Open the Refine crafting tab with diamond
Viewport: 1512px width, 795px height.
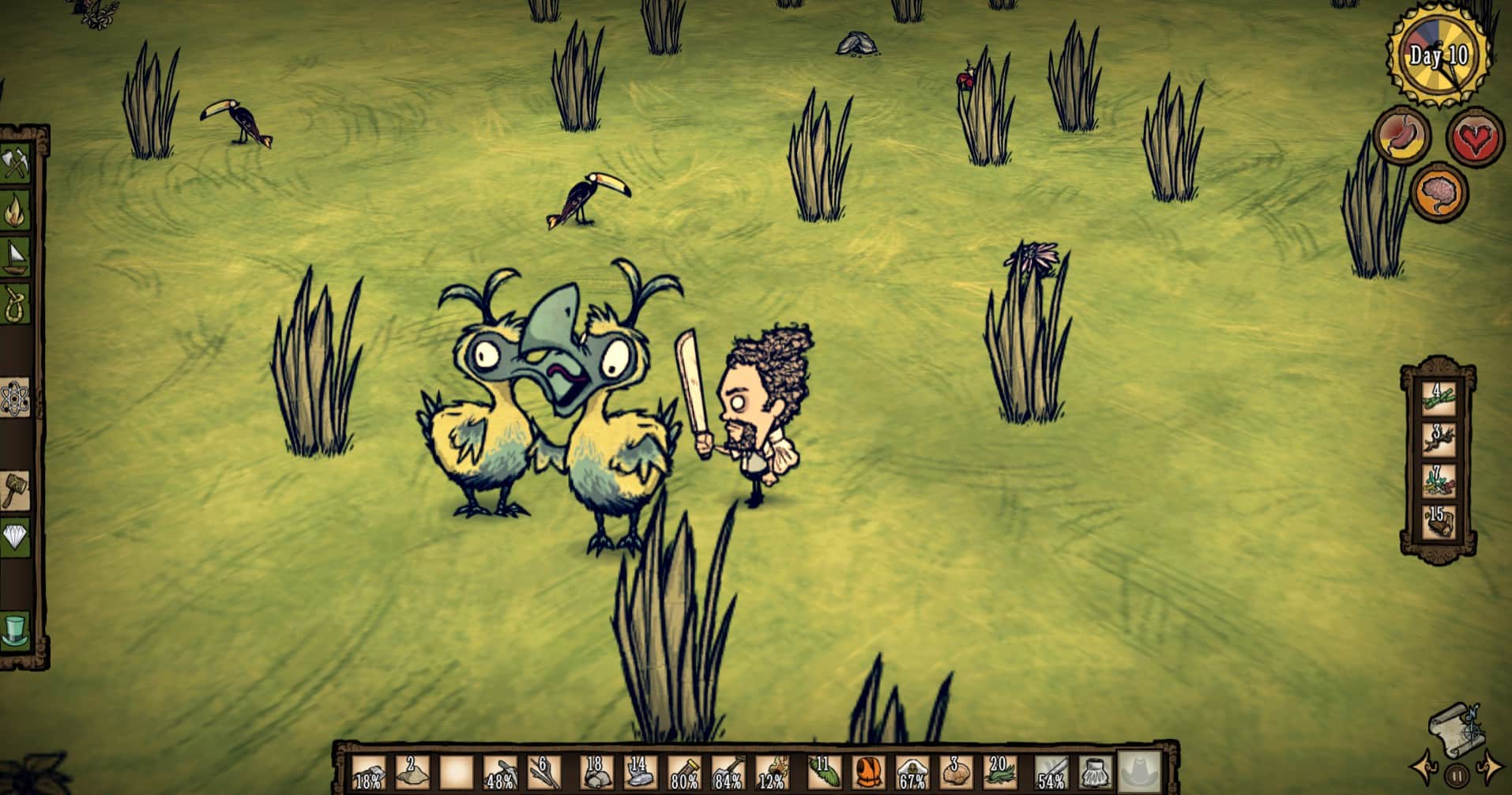[16, 537]
